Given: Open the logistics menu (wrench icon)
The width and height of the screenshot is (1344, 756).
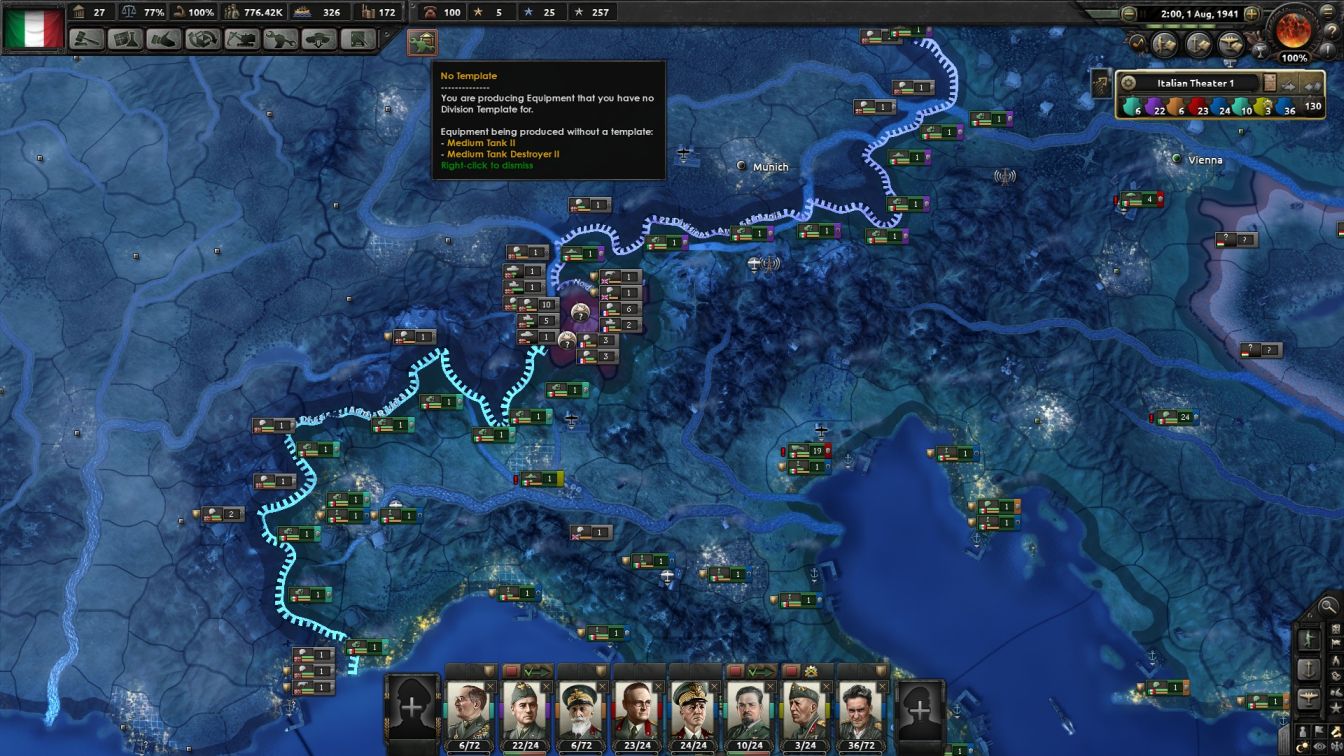Looking at the screenshot, I should pyautogui.click(x=281, y=40).
